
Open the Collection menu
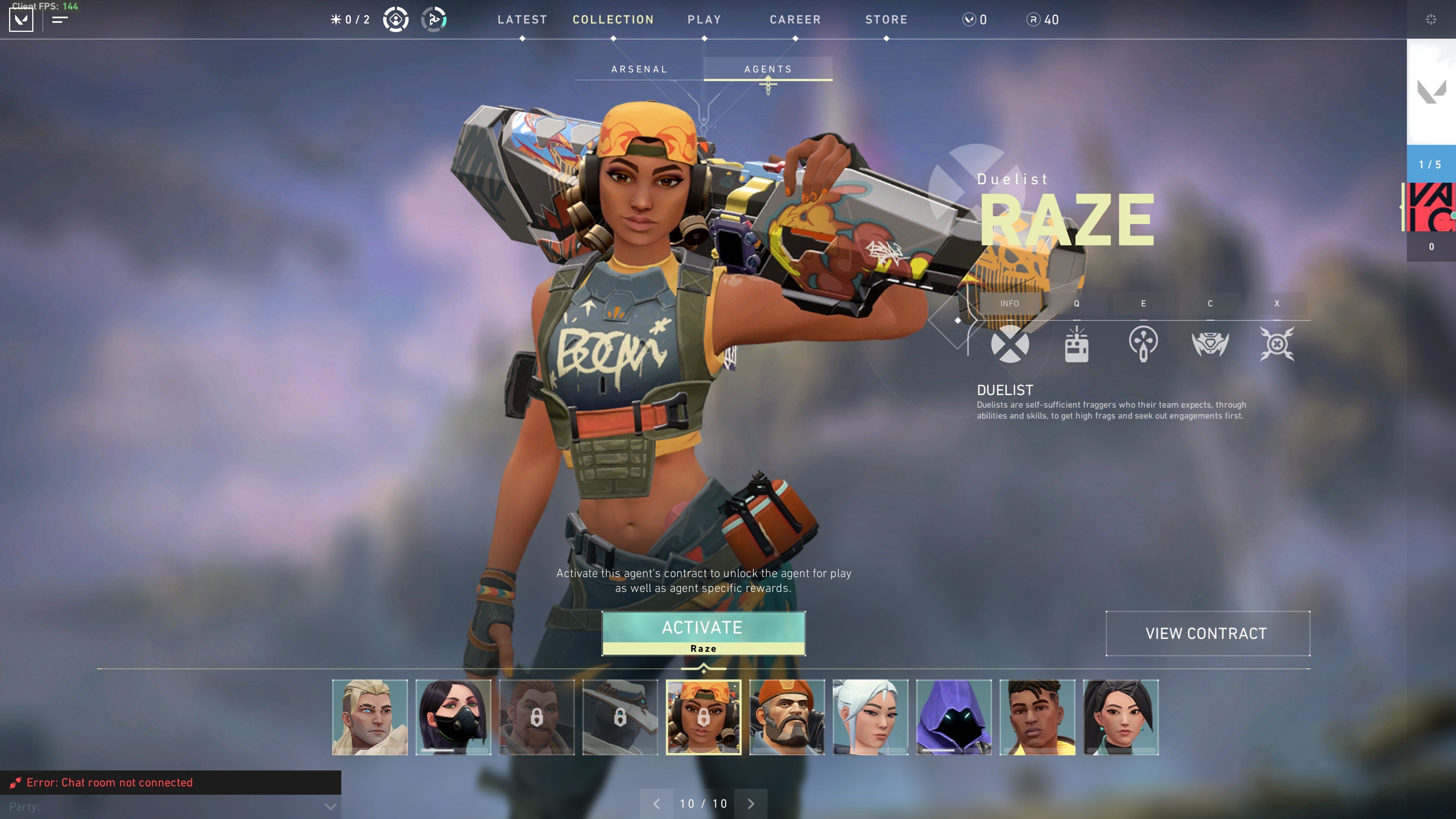click(x=613, y=20)
